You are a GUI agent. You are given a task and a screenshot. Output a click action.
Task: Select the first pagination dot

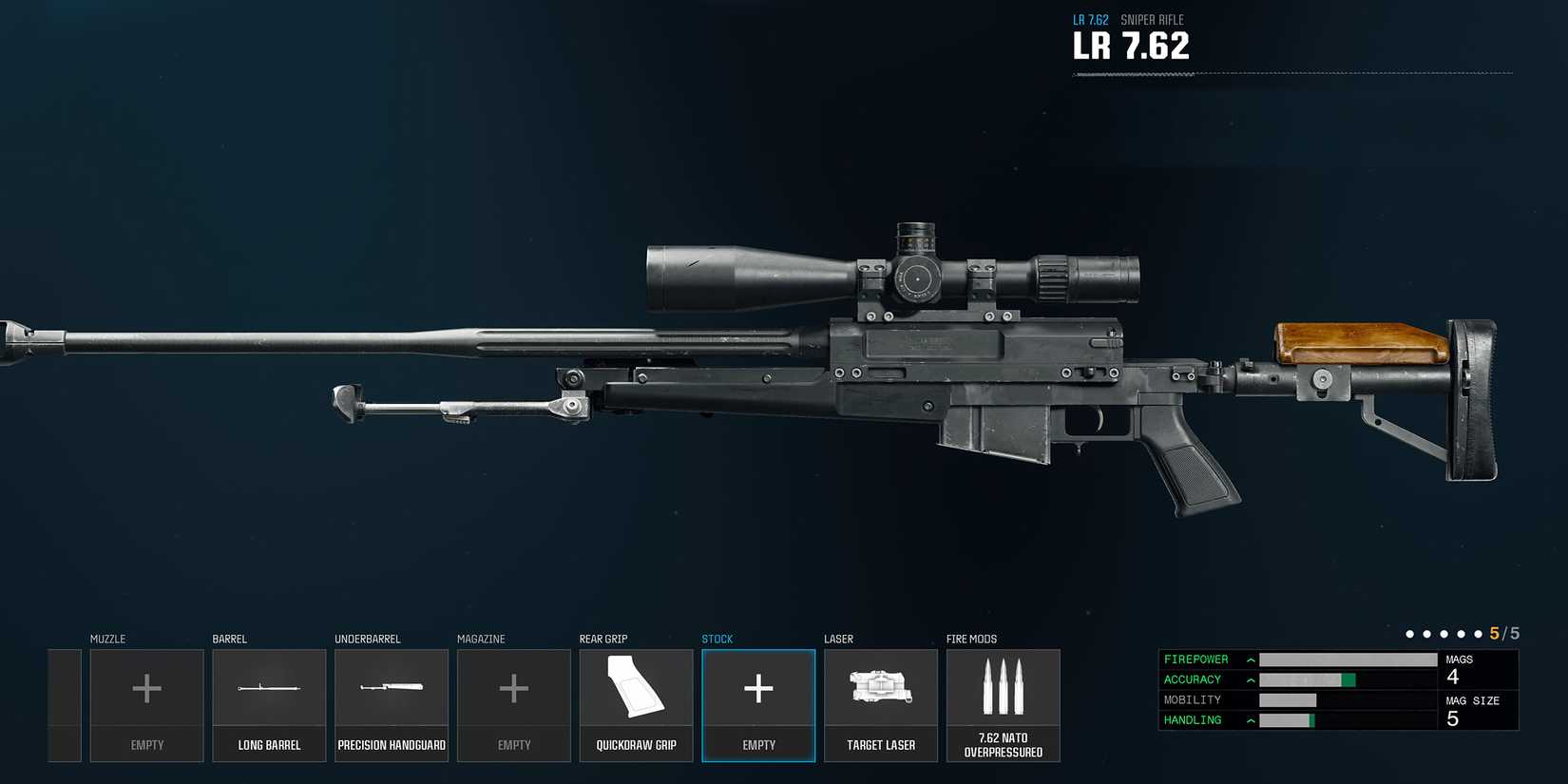point(1410,632)
